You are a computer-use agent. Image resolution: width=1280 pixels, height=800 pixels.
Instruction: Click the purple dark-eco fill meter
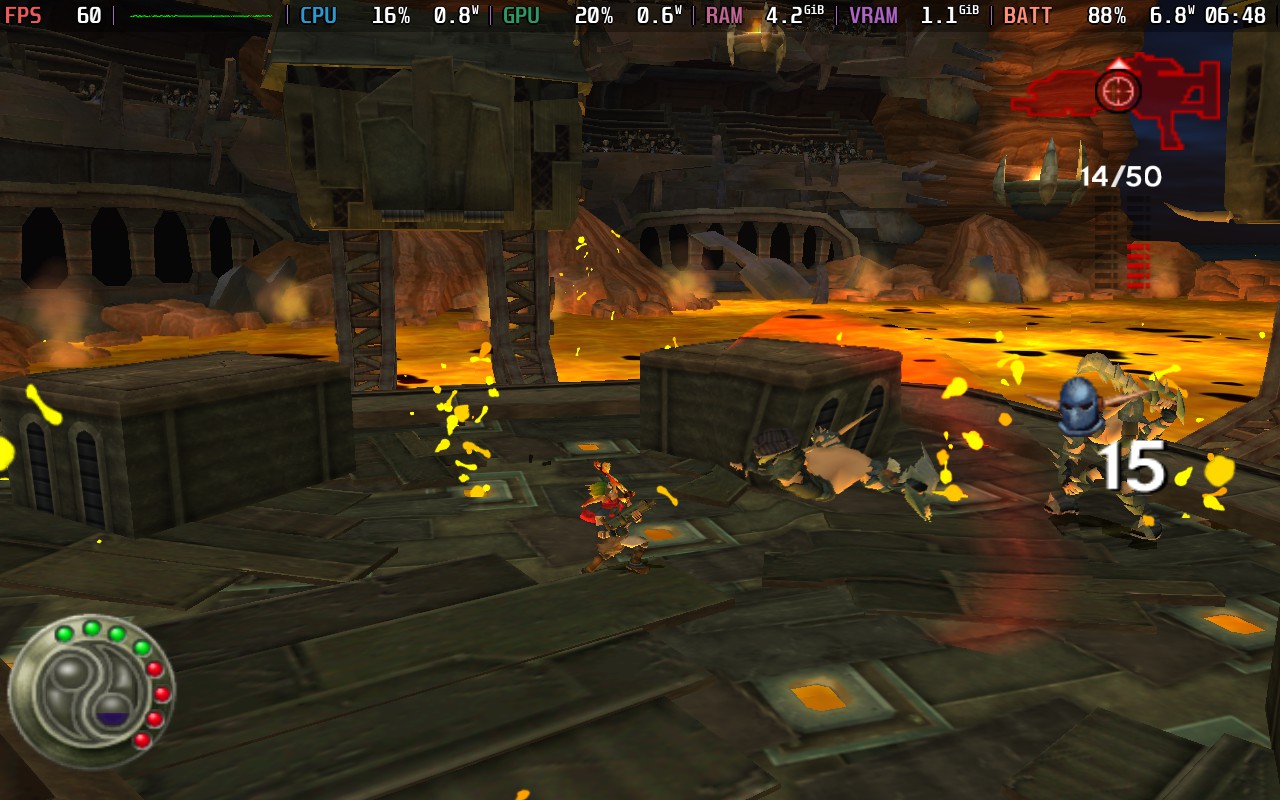(113, 717)
